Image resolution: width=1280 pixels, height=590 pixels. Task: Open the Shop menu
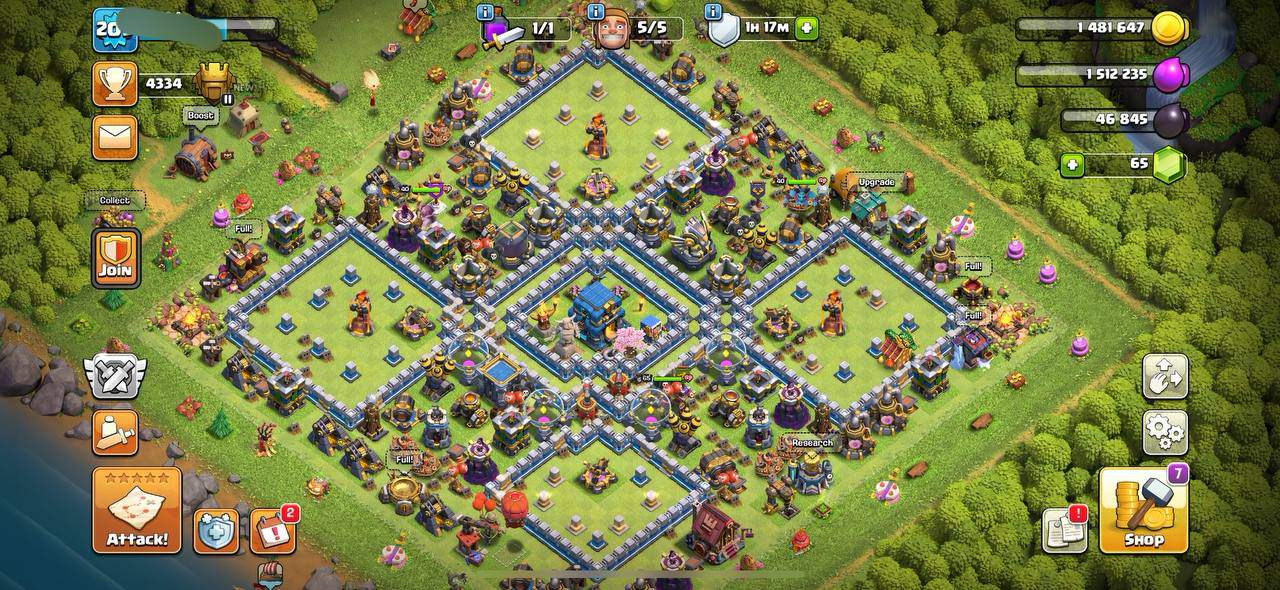tap(1143, 510)
